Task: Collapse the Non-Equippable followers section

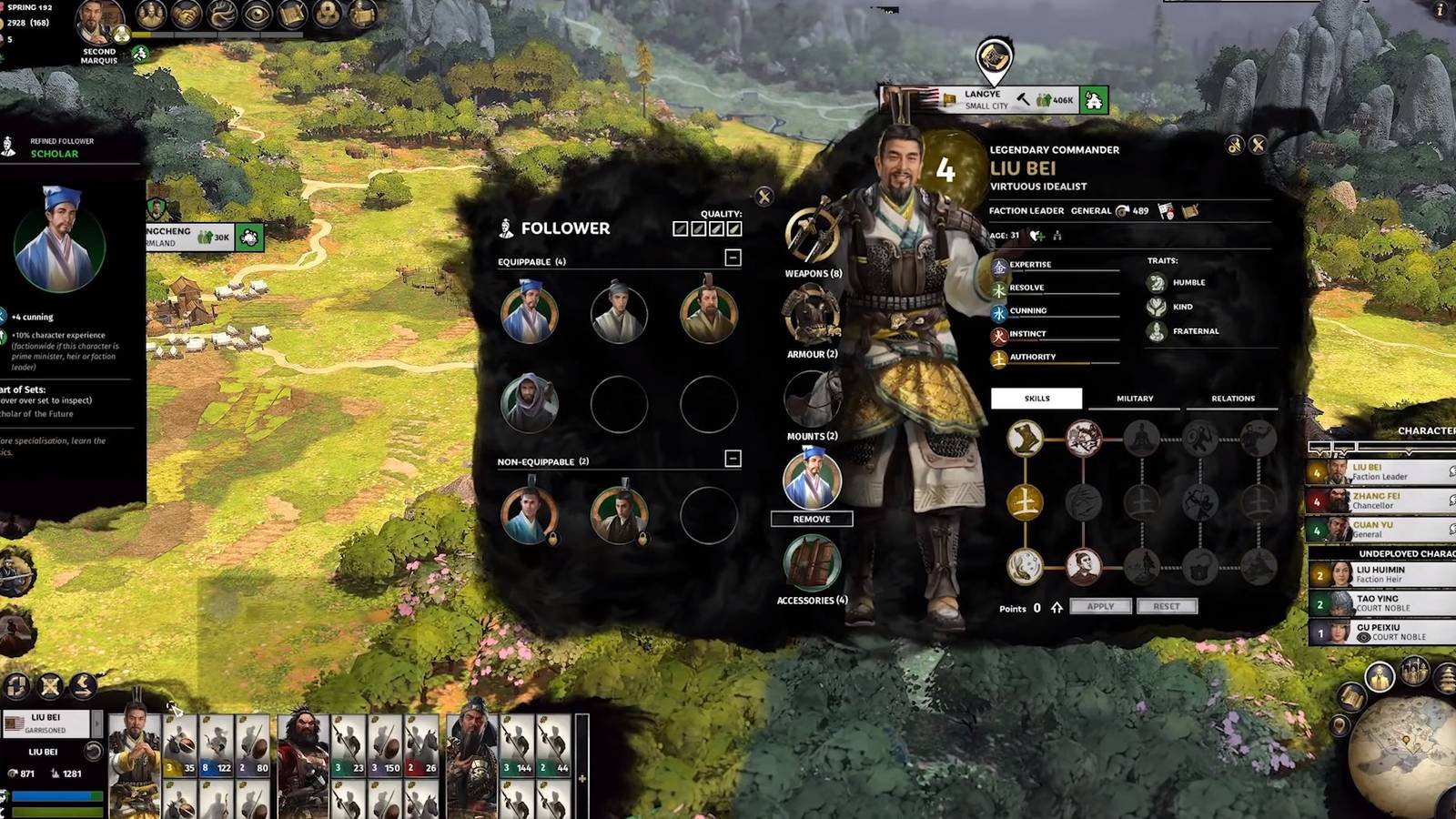Action: 733,459
